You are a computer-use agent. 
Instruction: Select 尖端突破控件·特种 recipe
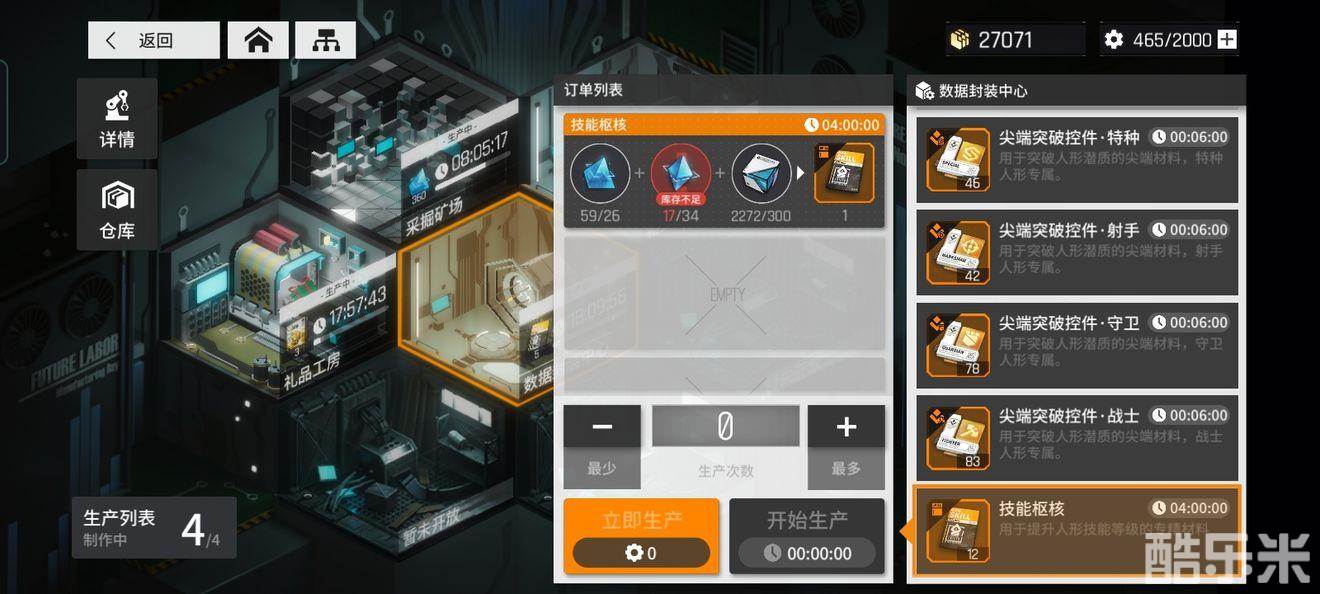(1077, 160)
